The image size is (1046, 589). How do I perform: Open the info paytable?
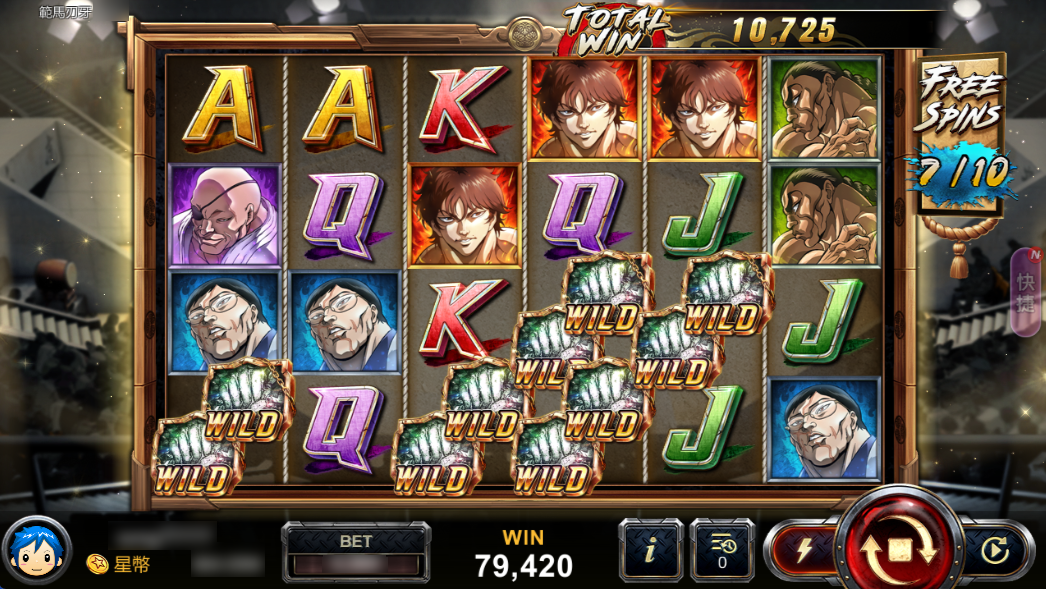650,549
